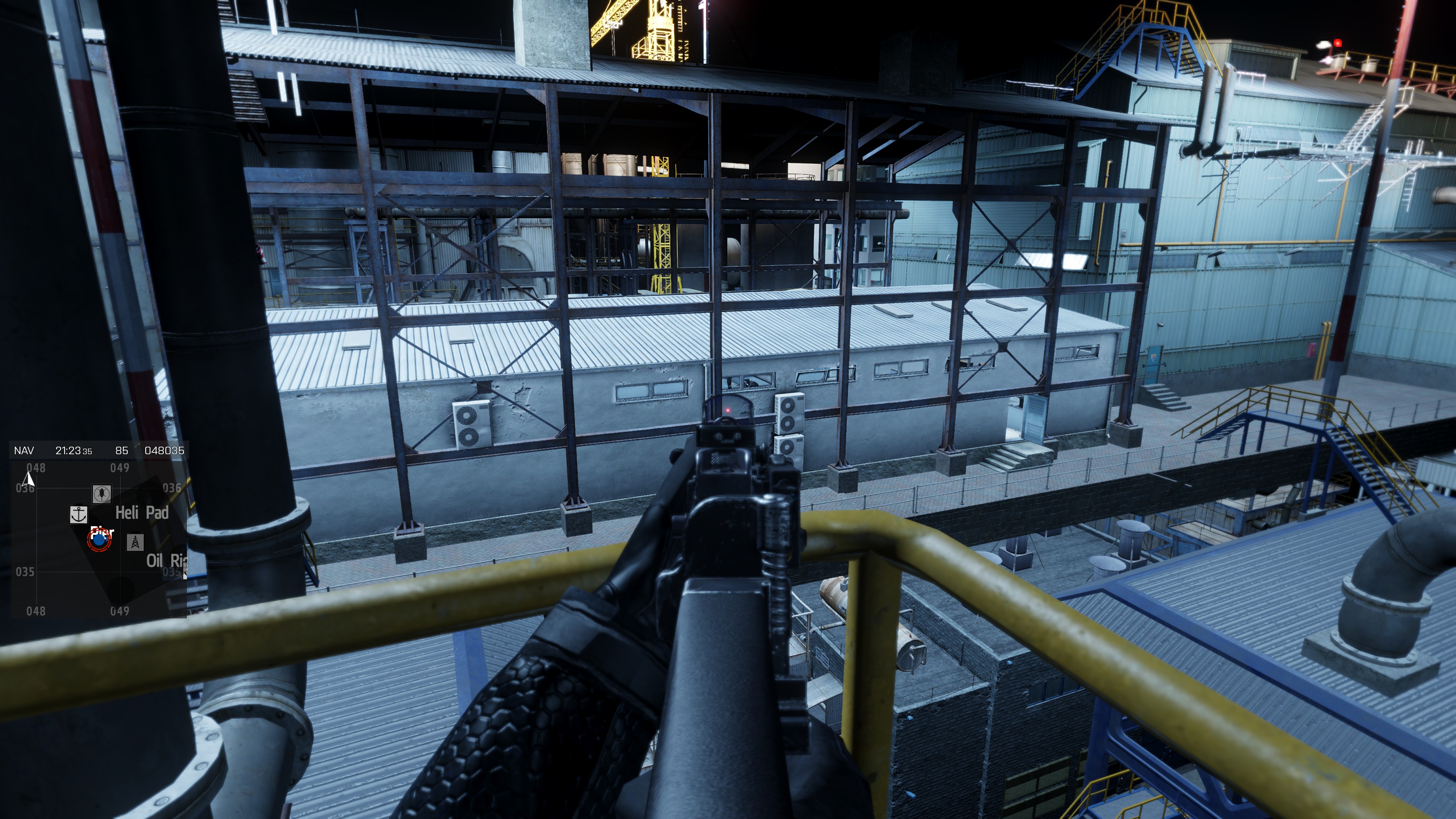Click the white north arrow on the minimap
The image size is (1456, 819).
point(28,480)
